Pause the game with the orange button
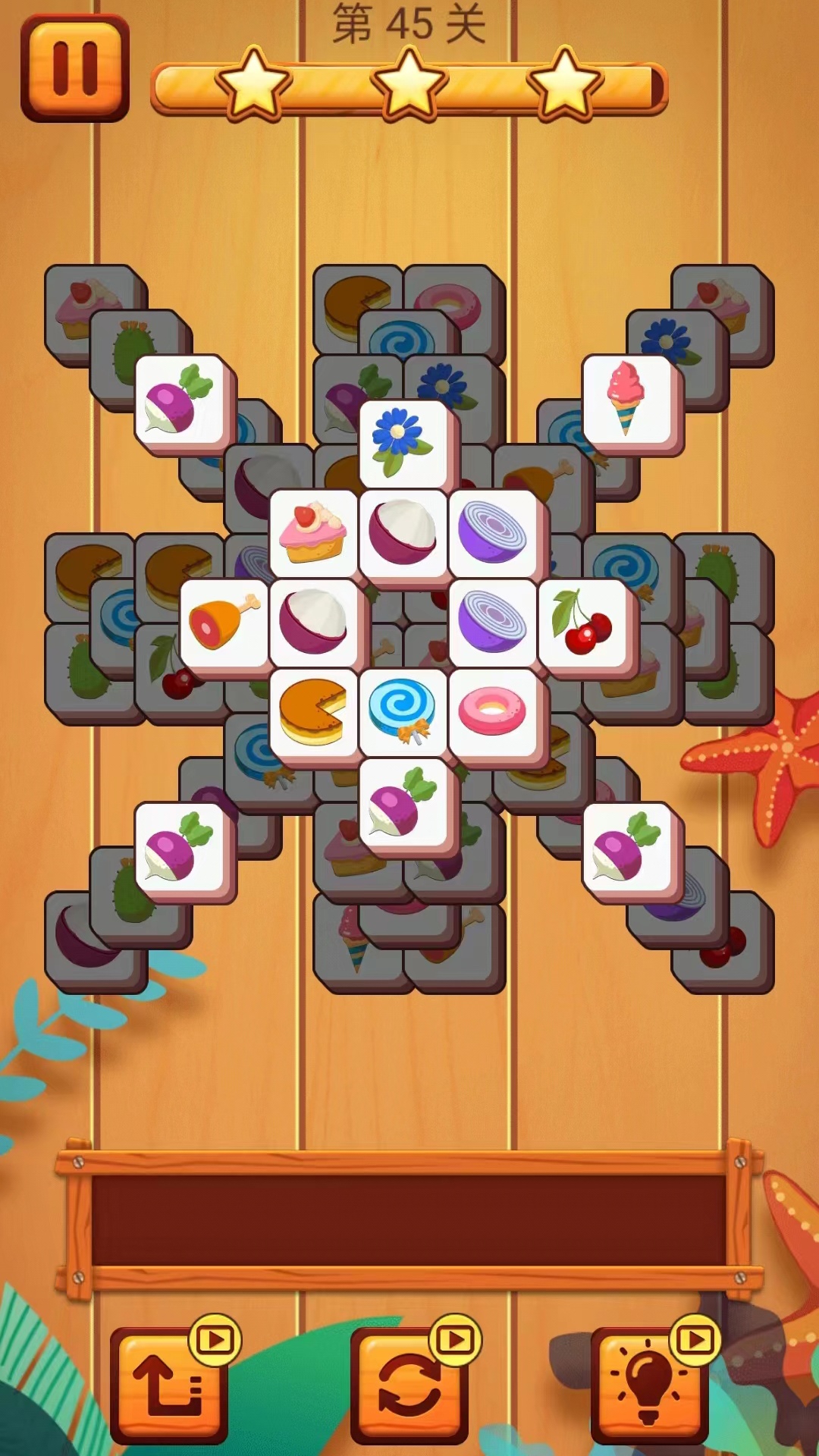The image size is (819, 1456). (x=74, y=68)
